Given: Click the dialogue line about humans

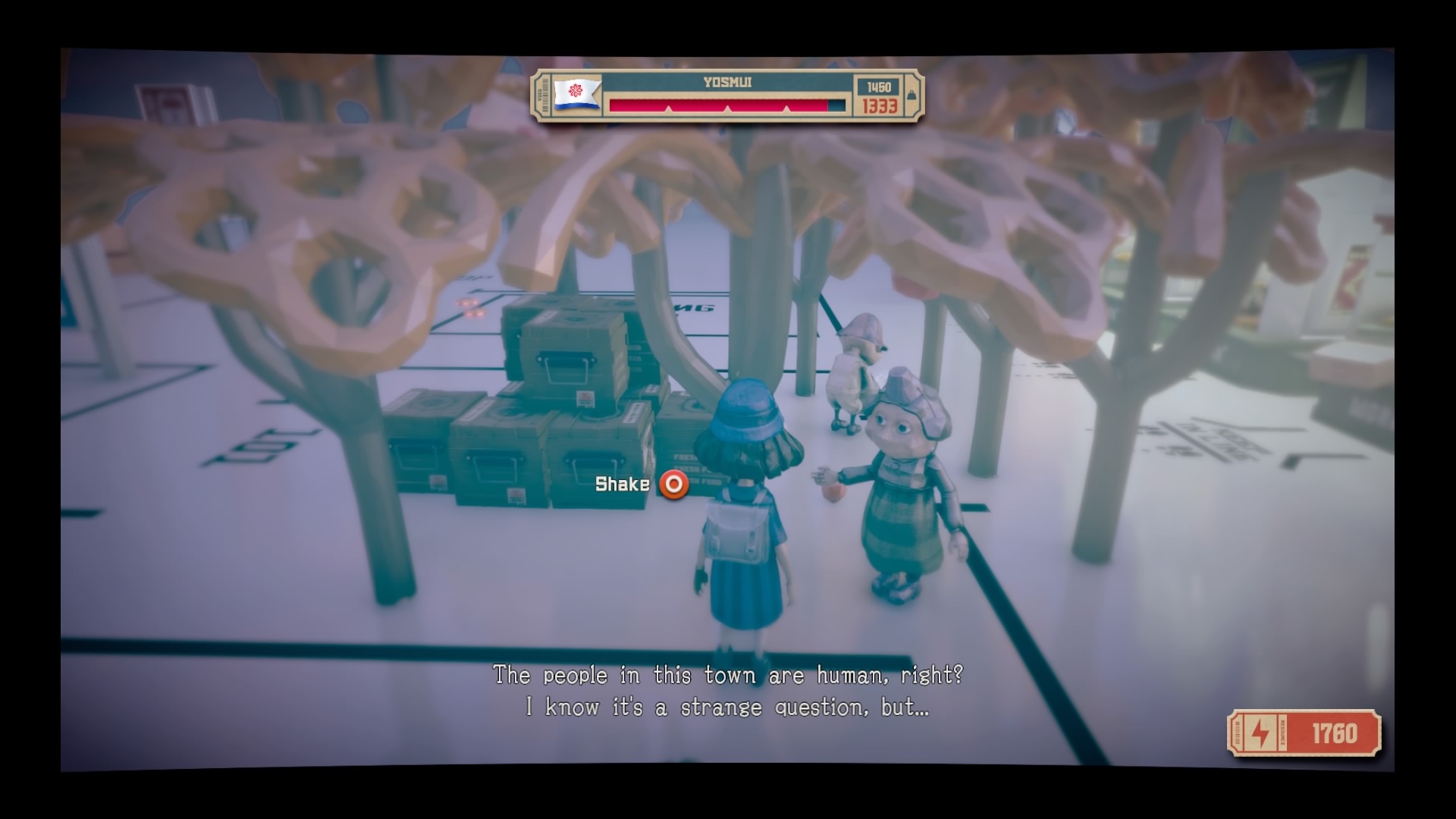Looking at the screenshot, I should [x=728, y=673].
